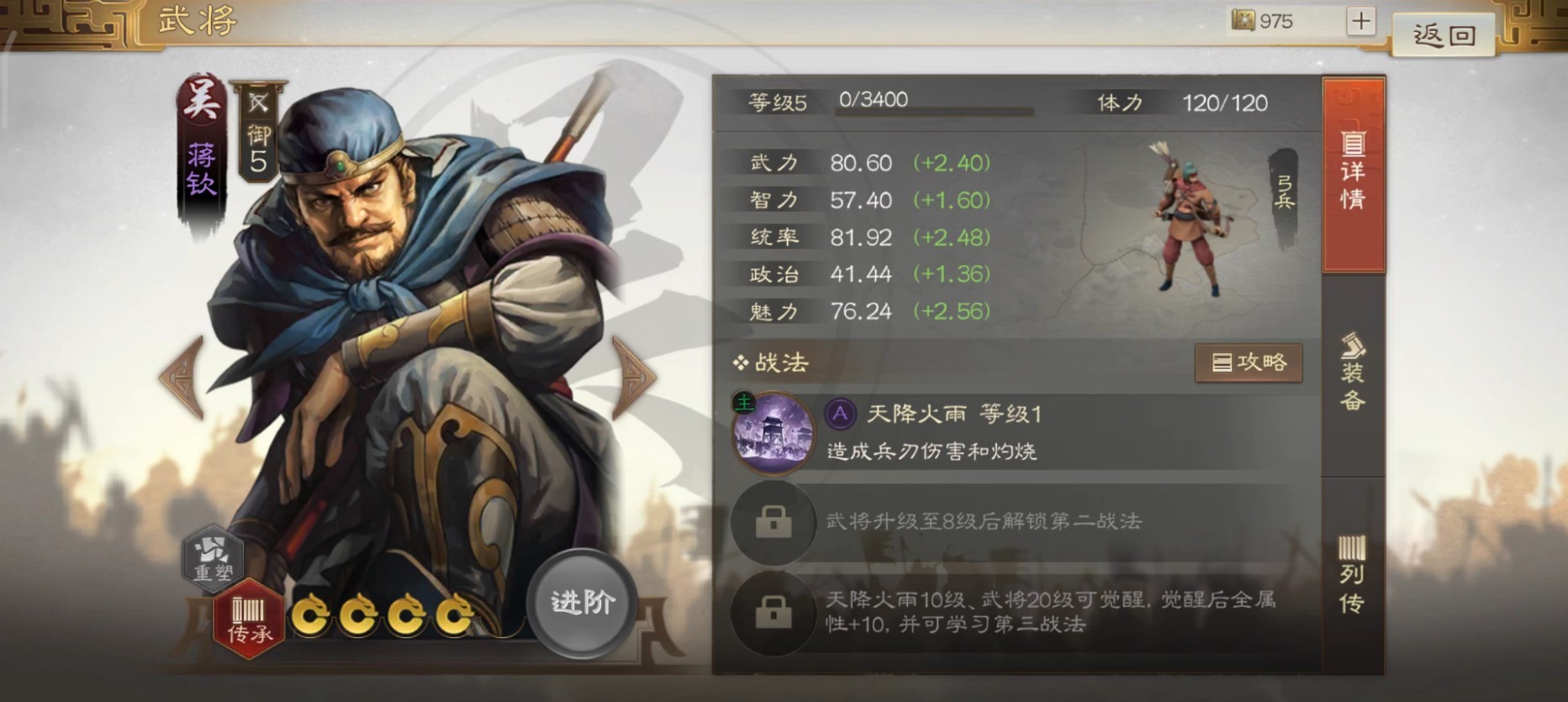Switch to the 列传 (biography) tab
This screenshot has height=702, width=1568.
[x=1354, y=572]
